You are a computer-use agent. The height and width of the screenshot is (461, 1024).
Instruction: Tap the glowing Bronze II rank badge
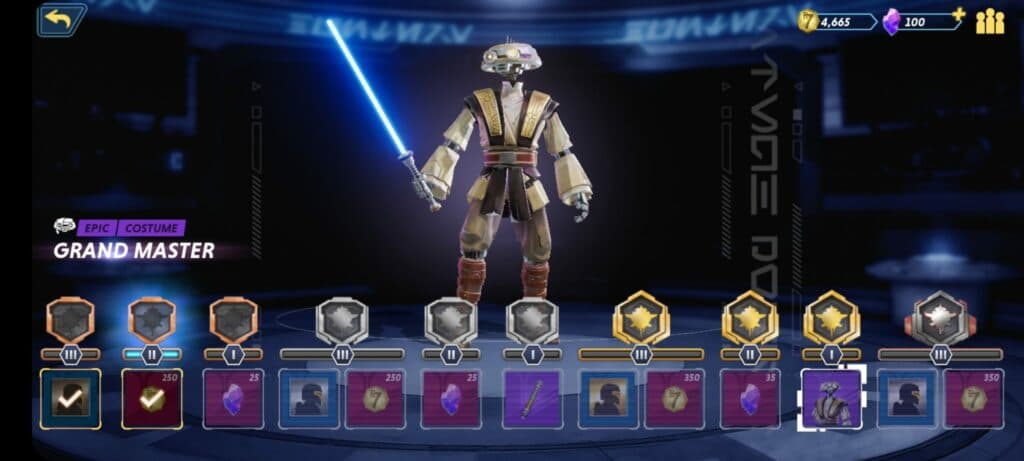(x=152, y=321)
